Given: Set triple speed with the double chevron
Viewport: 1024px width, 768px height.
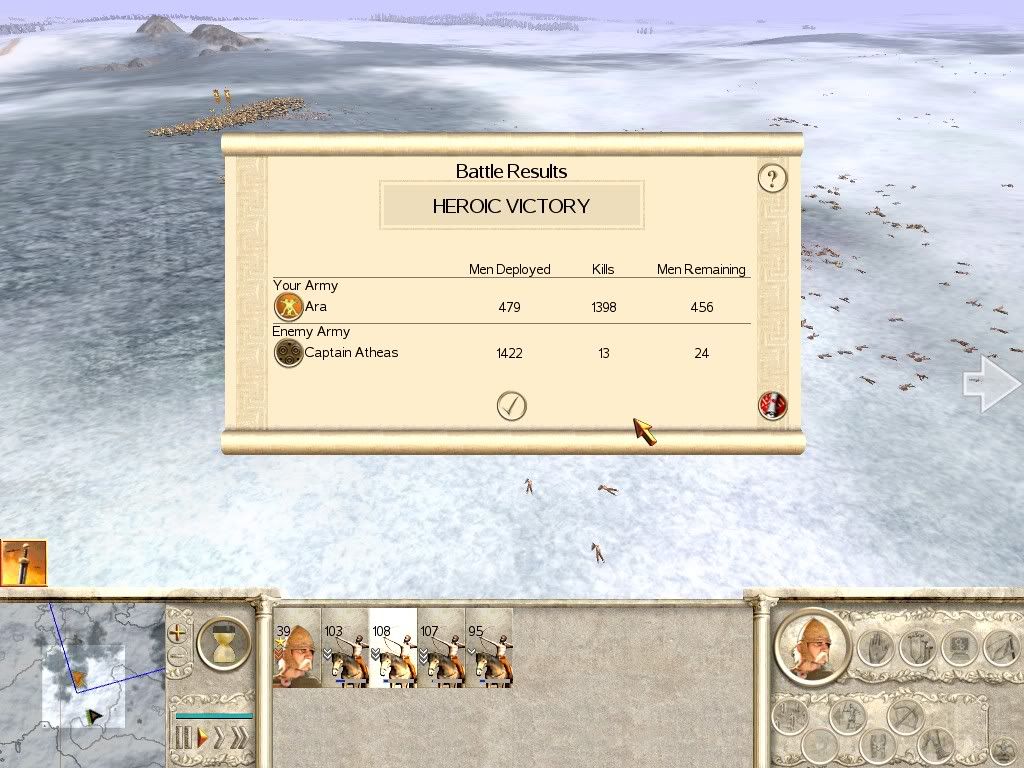Looking at the screenshot, I should [x=238, y=739].
